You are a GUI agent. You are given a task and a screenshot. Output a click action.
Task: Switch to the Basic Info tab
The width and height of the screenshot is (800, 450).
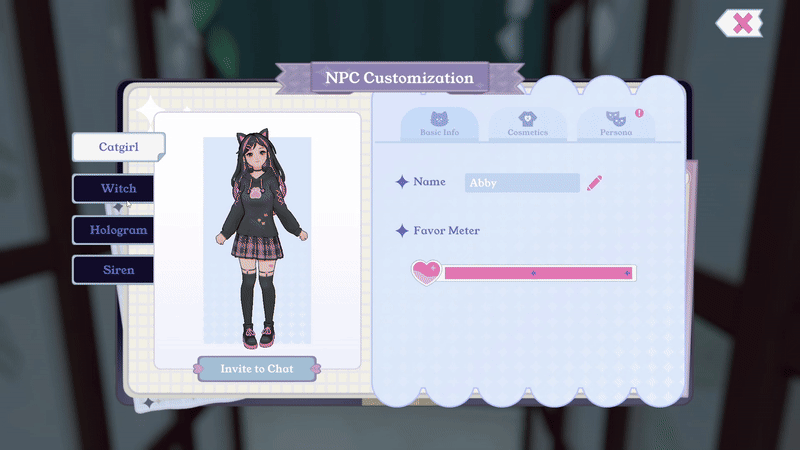[439, 124]
